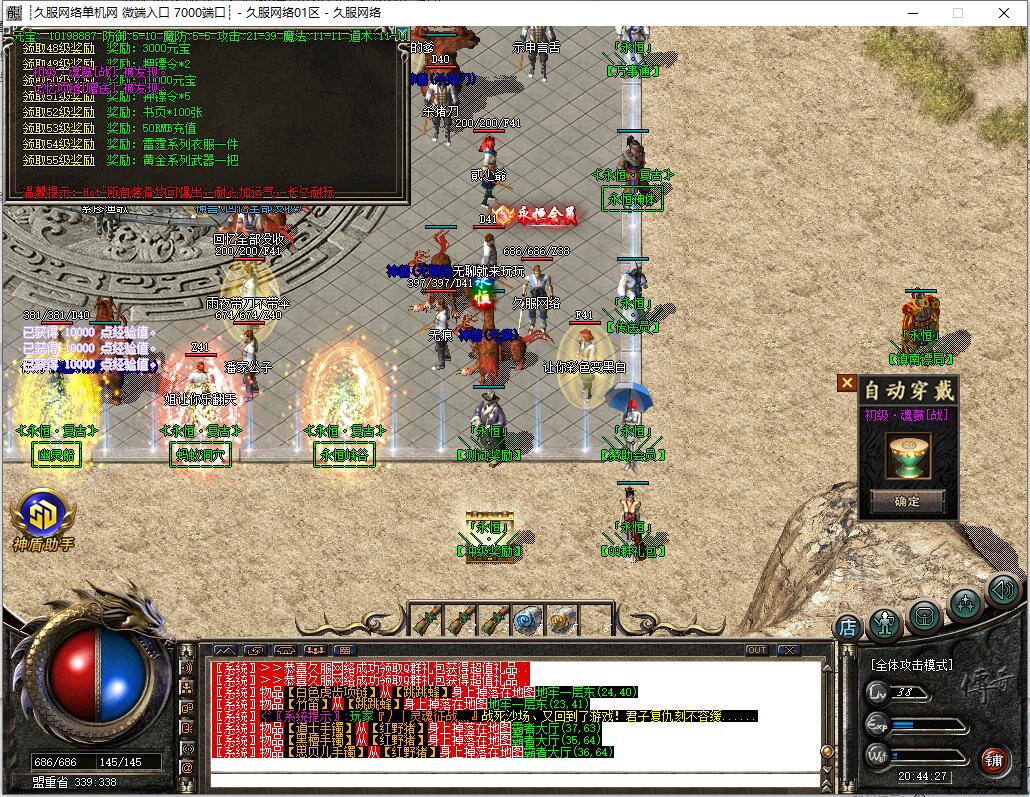Toggle sound with the speaker icon

[1002, 590]
